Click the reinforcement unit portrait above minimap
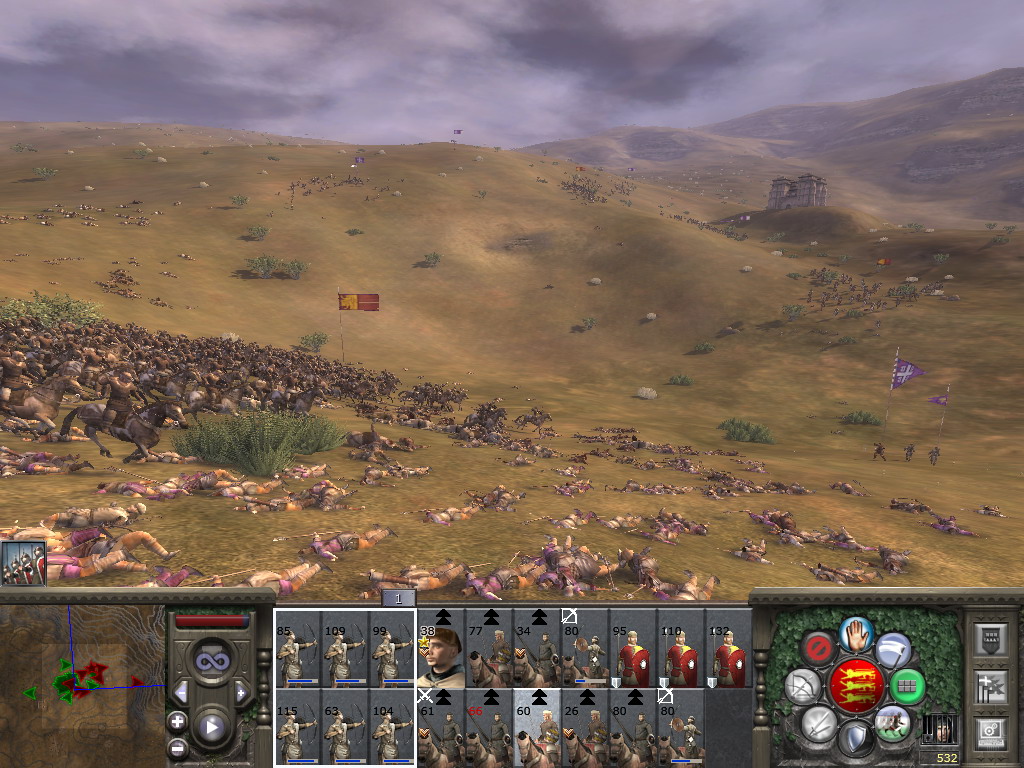1024x768 pixels. coord(23,565)
